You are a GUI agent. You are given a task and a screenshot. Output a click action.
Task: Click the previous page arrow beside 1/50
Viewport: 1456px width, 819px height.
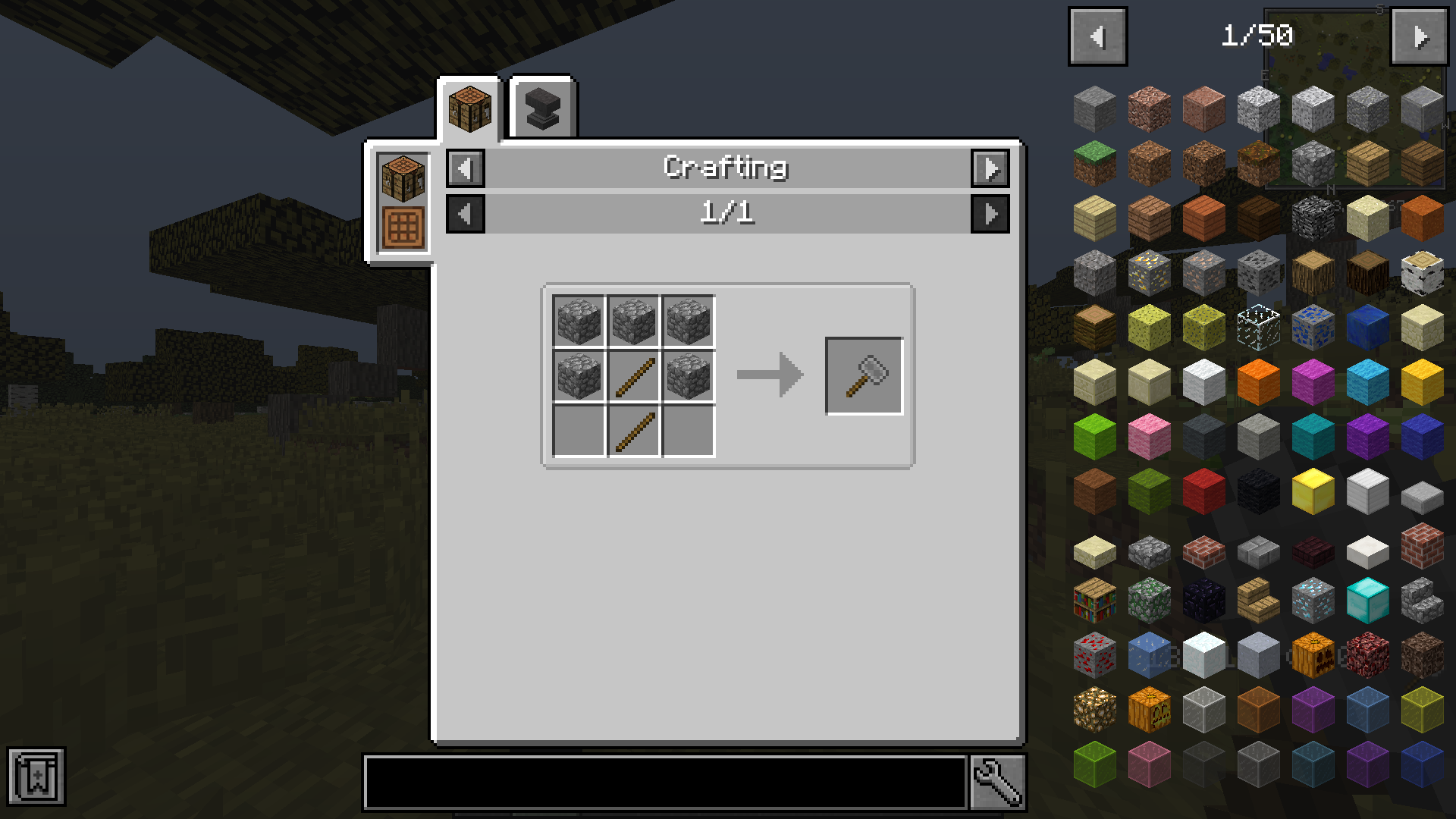pos(1097,36)
